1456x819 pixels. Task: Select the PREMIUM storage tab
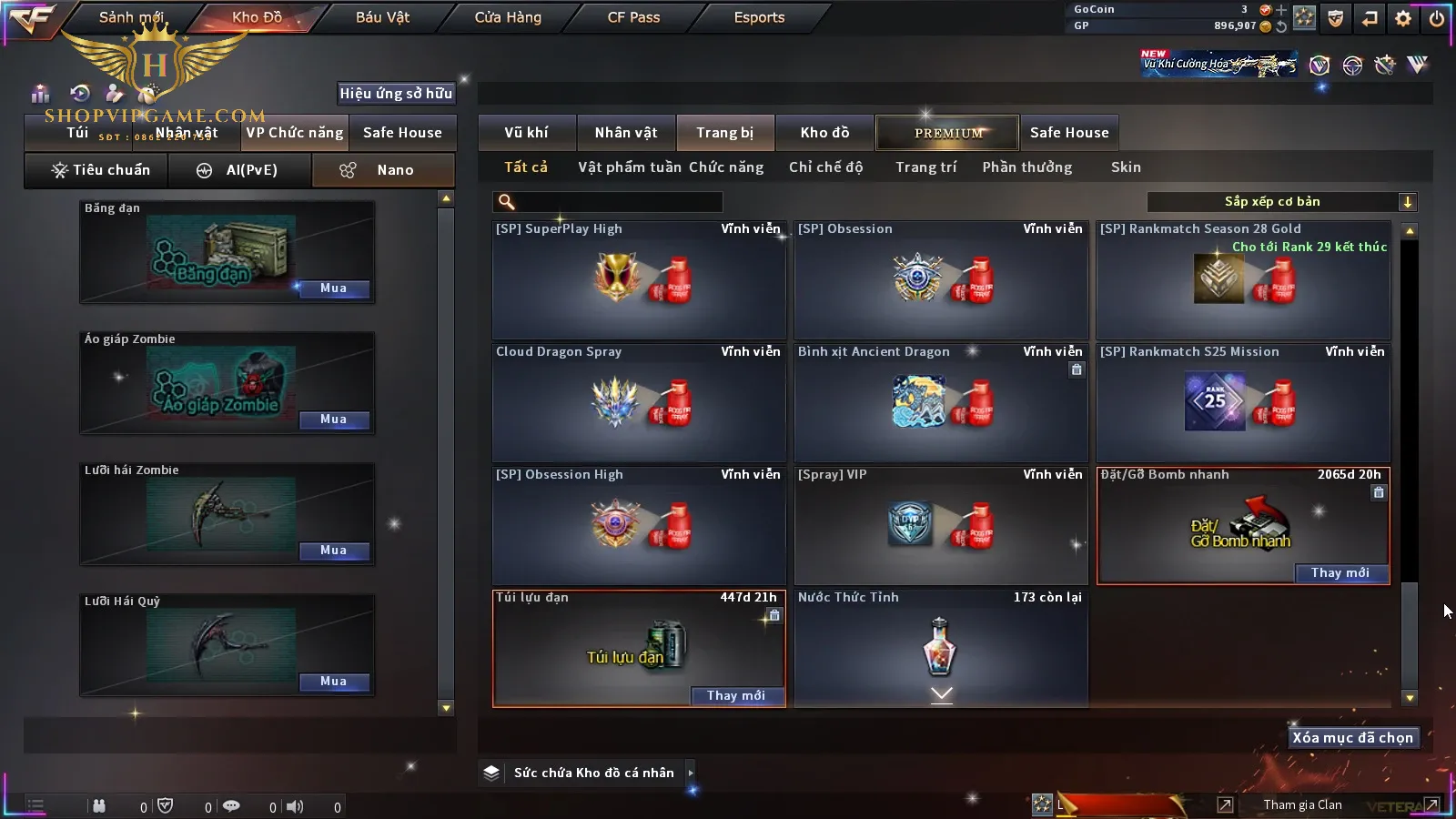(x=948, y=133)
